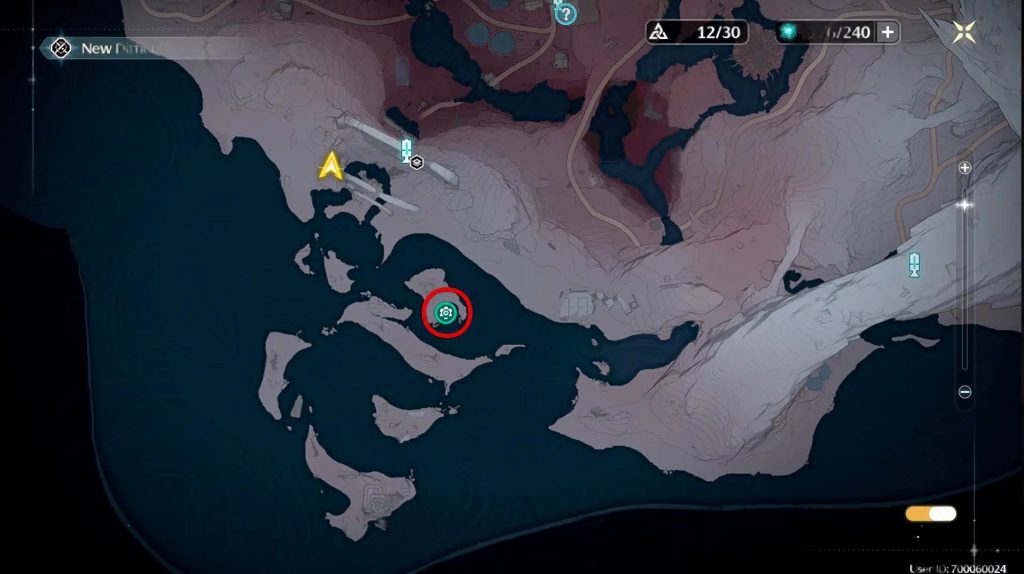
Task: Select the beacon marker near the player arrow
Action: (406, 150)
